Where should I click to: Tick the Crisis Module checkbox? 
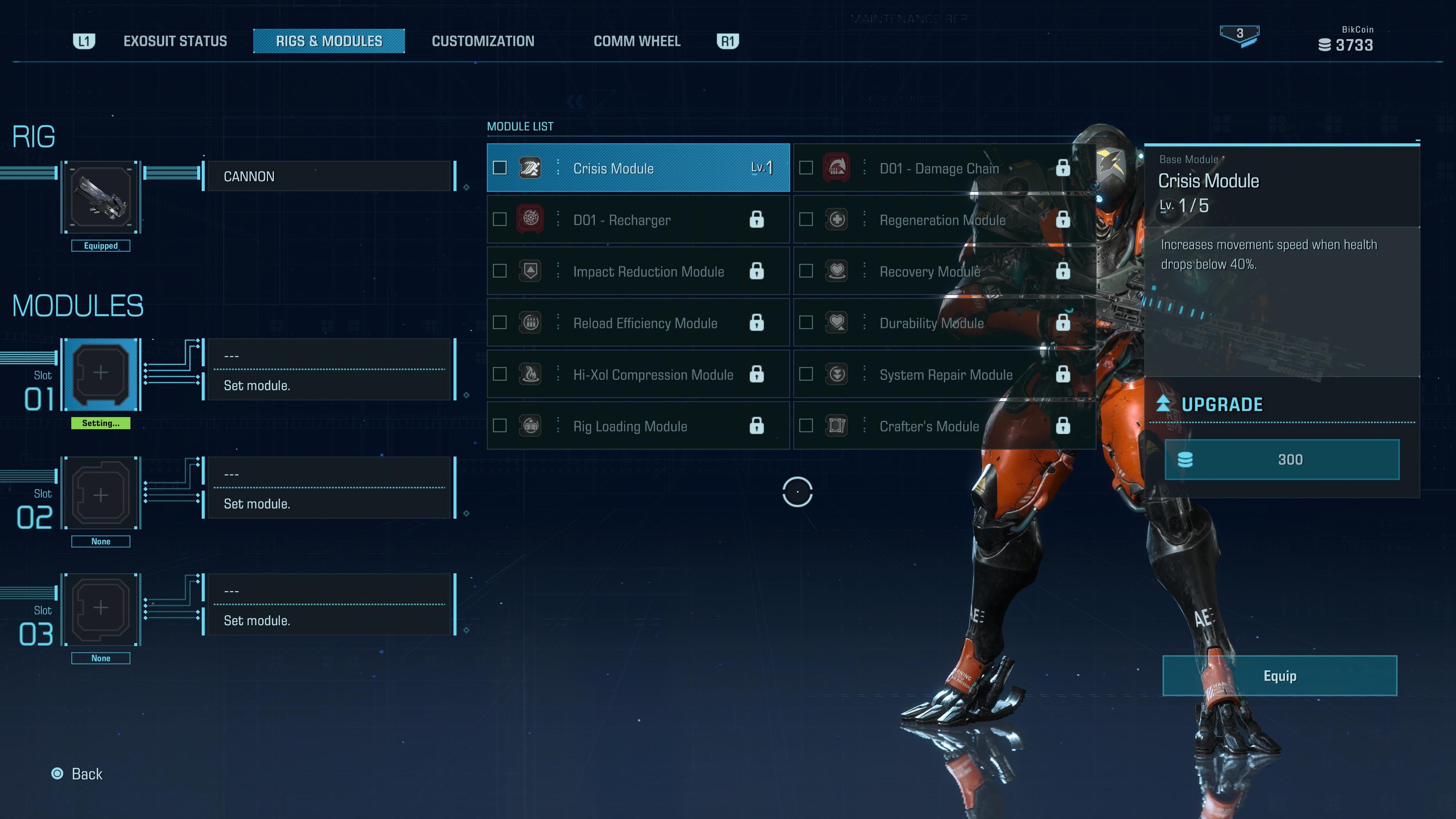coord(500,168)
